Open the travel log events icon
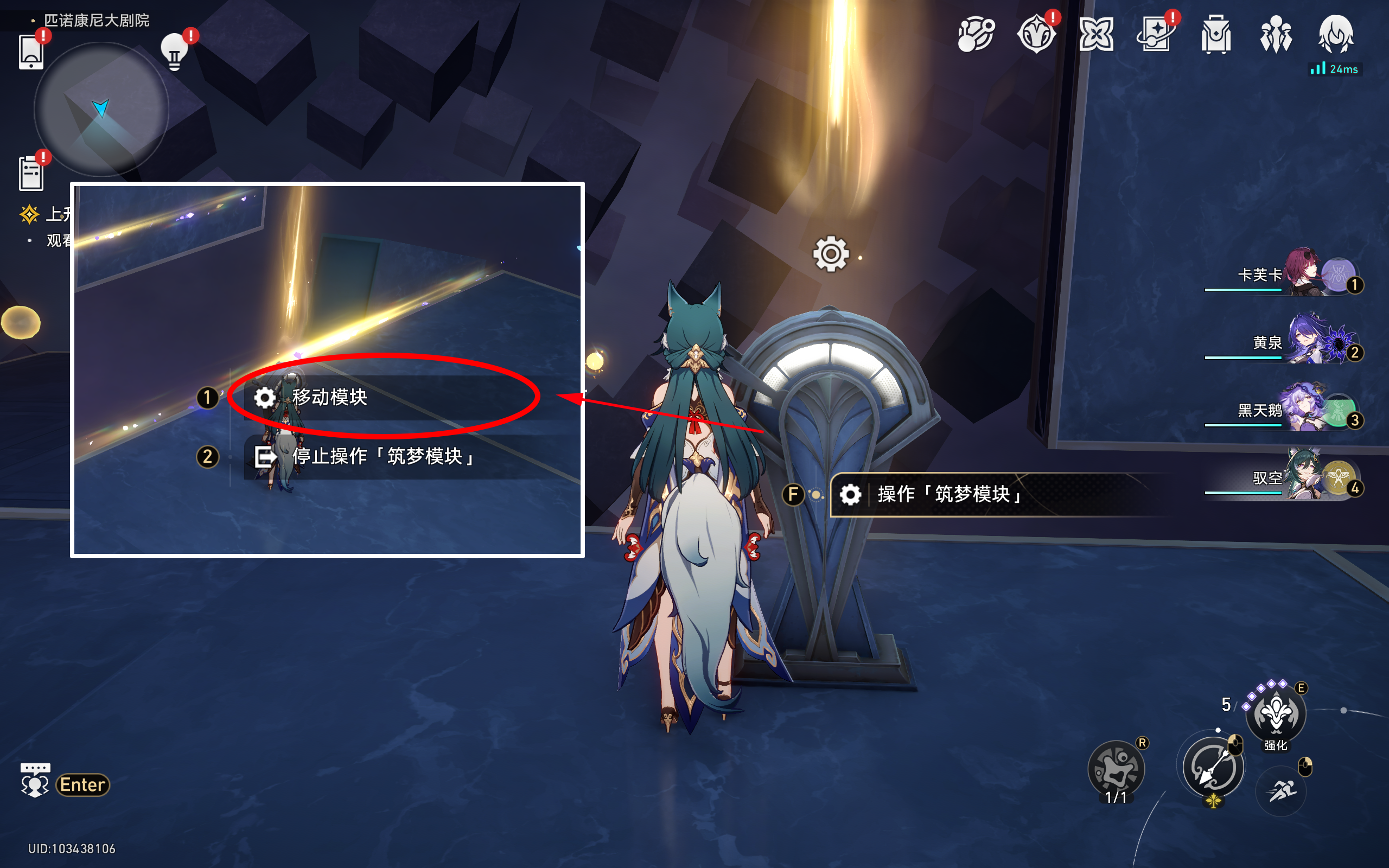Image resolution: width=1389 pixels, height=868 pixels. 1036,34
